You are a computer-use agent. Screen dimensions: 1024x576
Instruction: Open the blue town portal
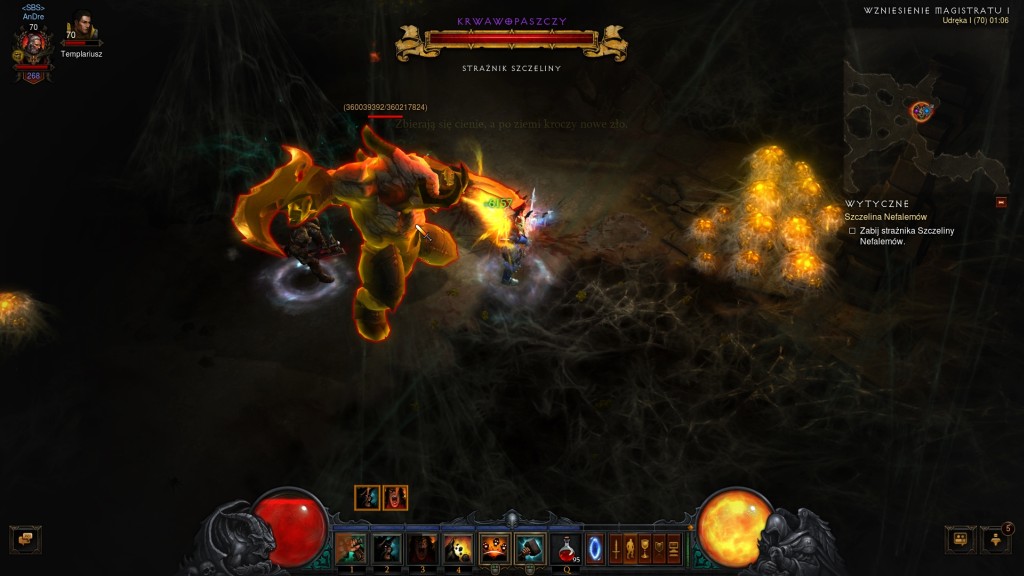595,549
